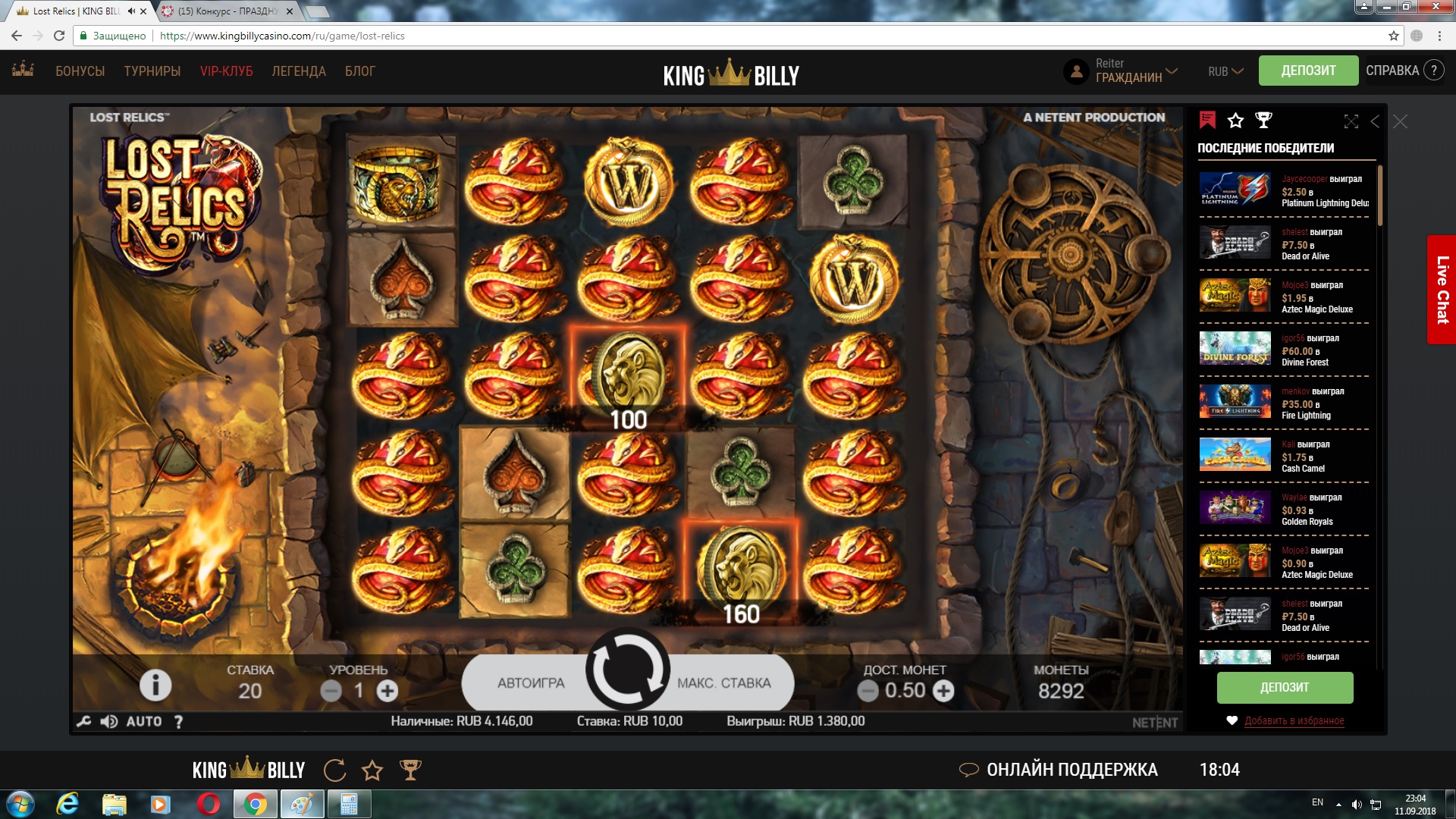Open the paytable info button
This screenshot has width=1456, height=819.
tap(155, 686)
